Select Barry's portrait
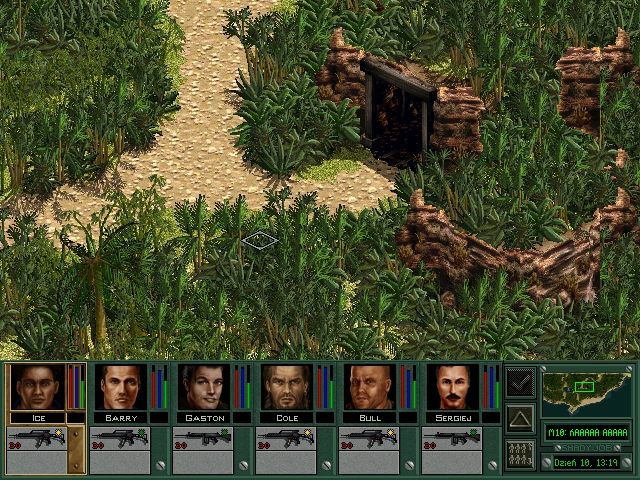Image resolution: width=640 pixels, height=480 pixels. [120, 387]
